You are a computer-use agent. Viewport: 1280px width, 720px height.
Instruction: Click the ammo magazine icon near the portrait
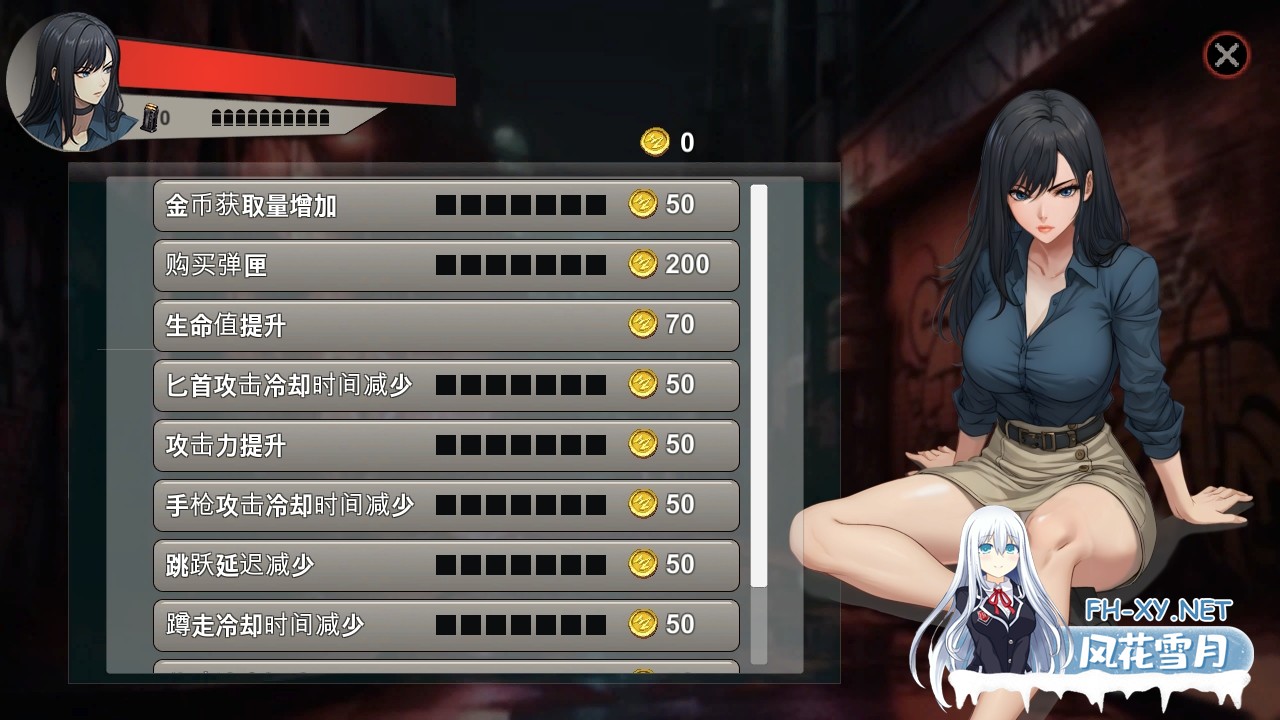click(150, 118)
